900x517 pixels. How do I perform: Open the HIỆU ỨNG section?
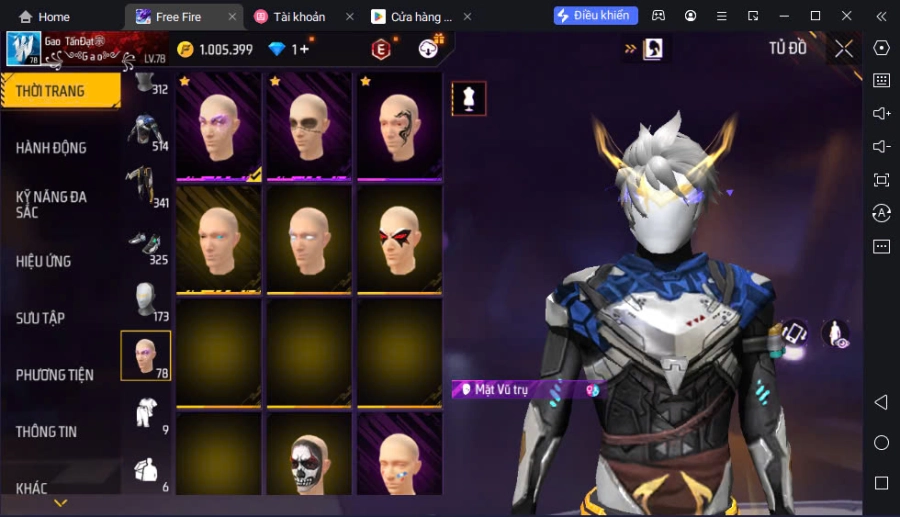(x=44, y=261)
